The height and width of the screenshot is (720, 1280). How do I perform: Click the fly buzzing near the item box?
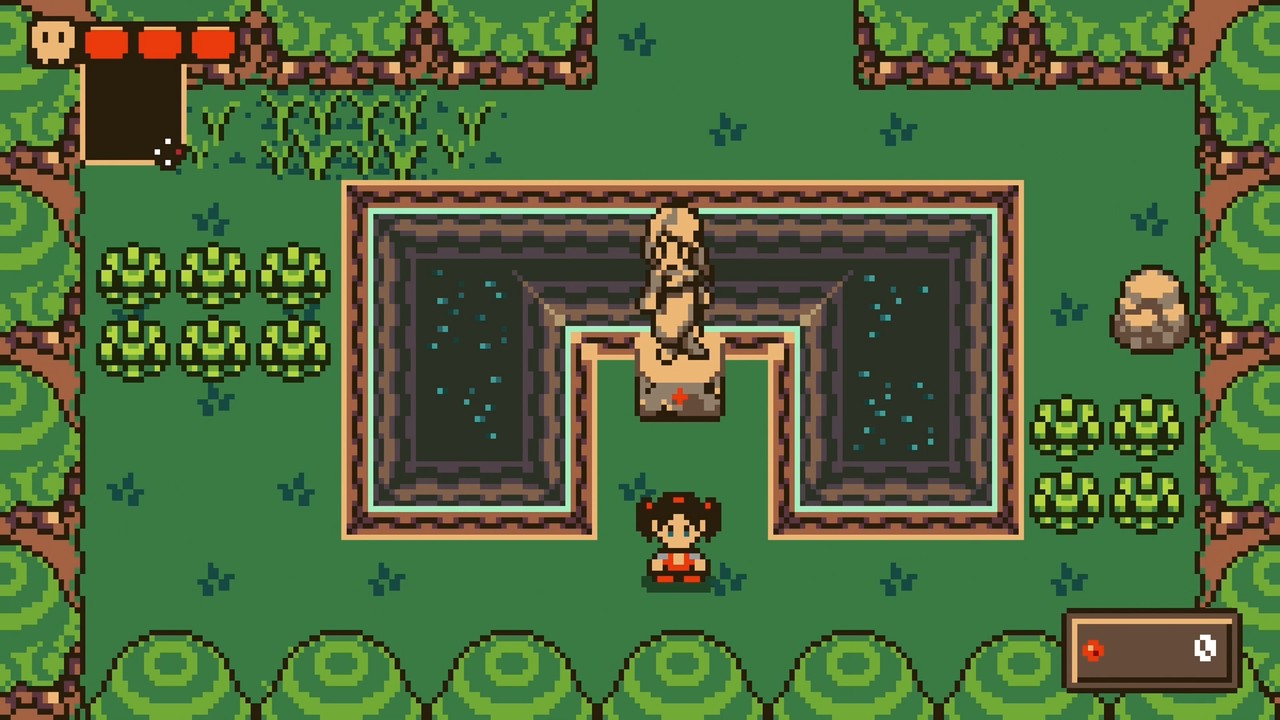(x=166, y=153)
